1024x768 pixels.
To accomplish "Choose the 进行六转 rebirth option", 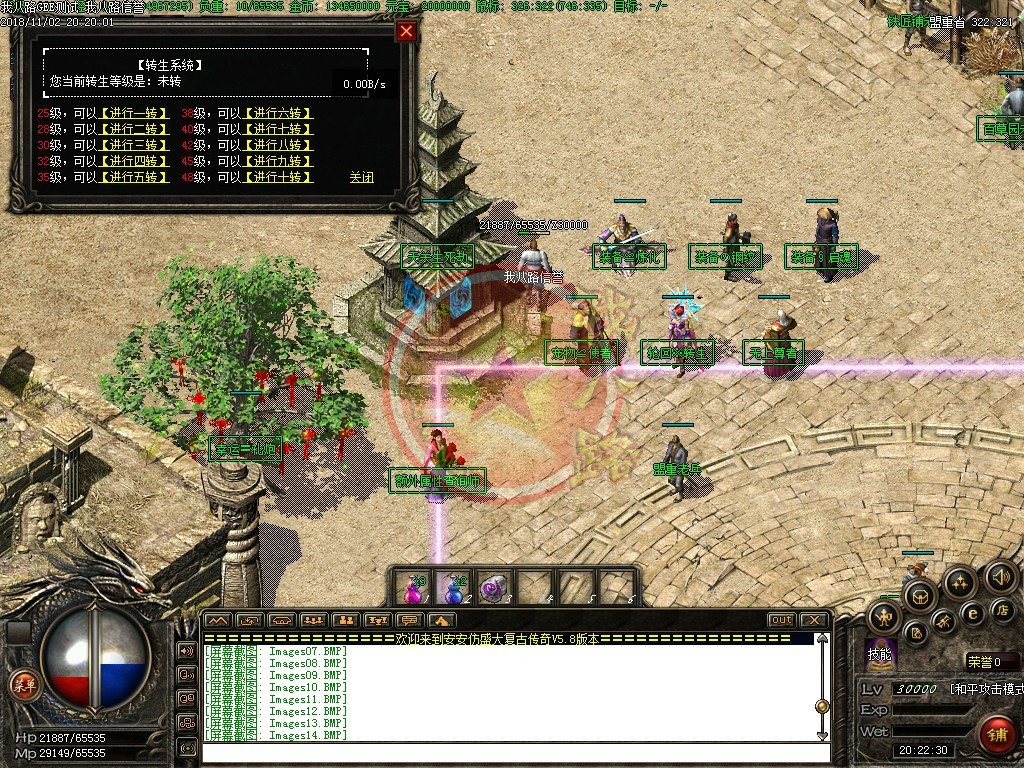I will pyautogui.click(x=279, y=113).
